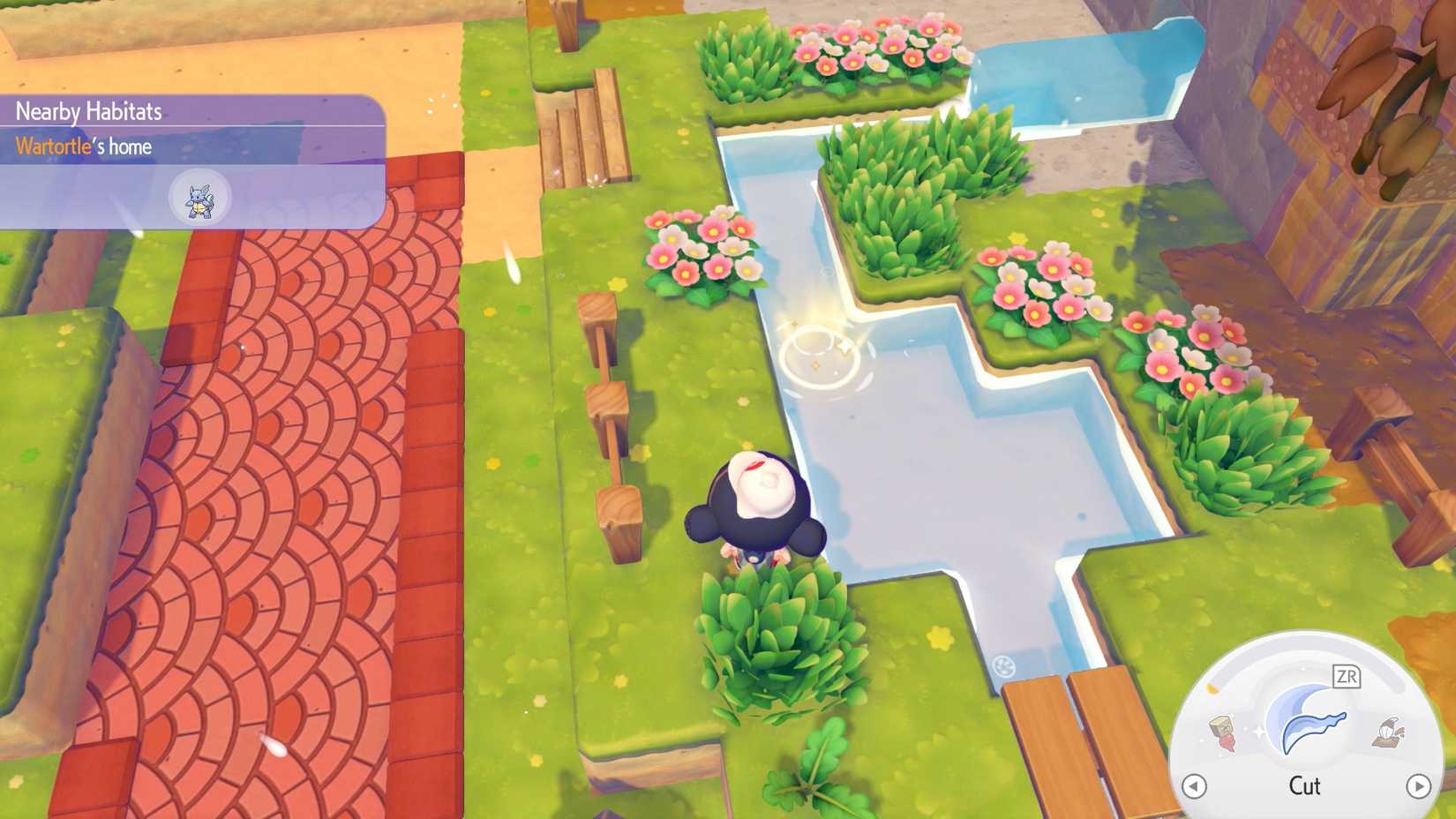Click the Wartortle sprite in Nearby Habitats

pos(199,198)
